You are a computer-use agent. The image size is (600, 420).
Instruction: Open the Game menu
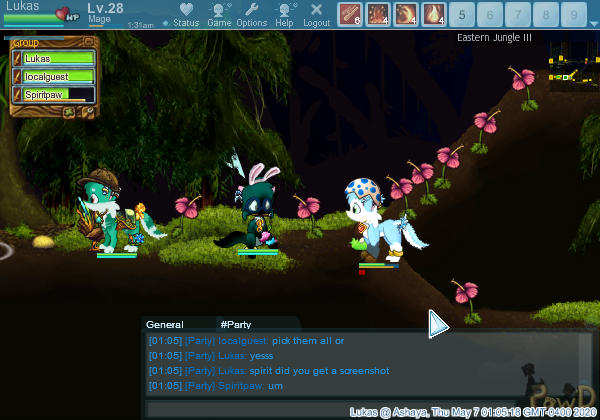point(219,13)
